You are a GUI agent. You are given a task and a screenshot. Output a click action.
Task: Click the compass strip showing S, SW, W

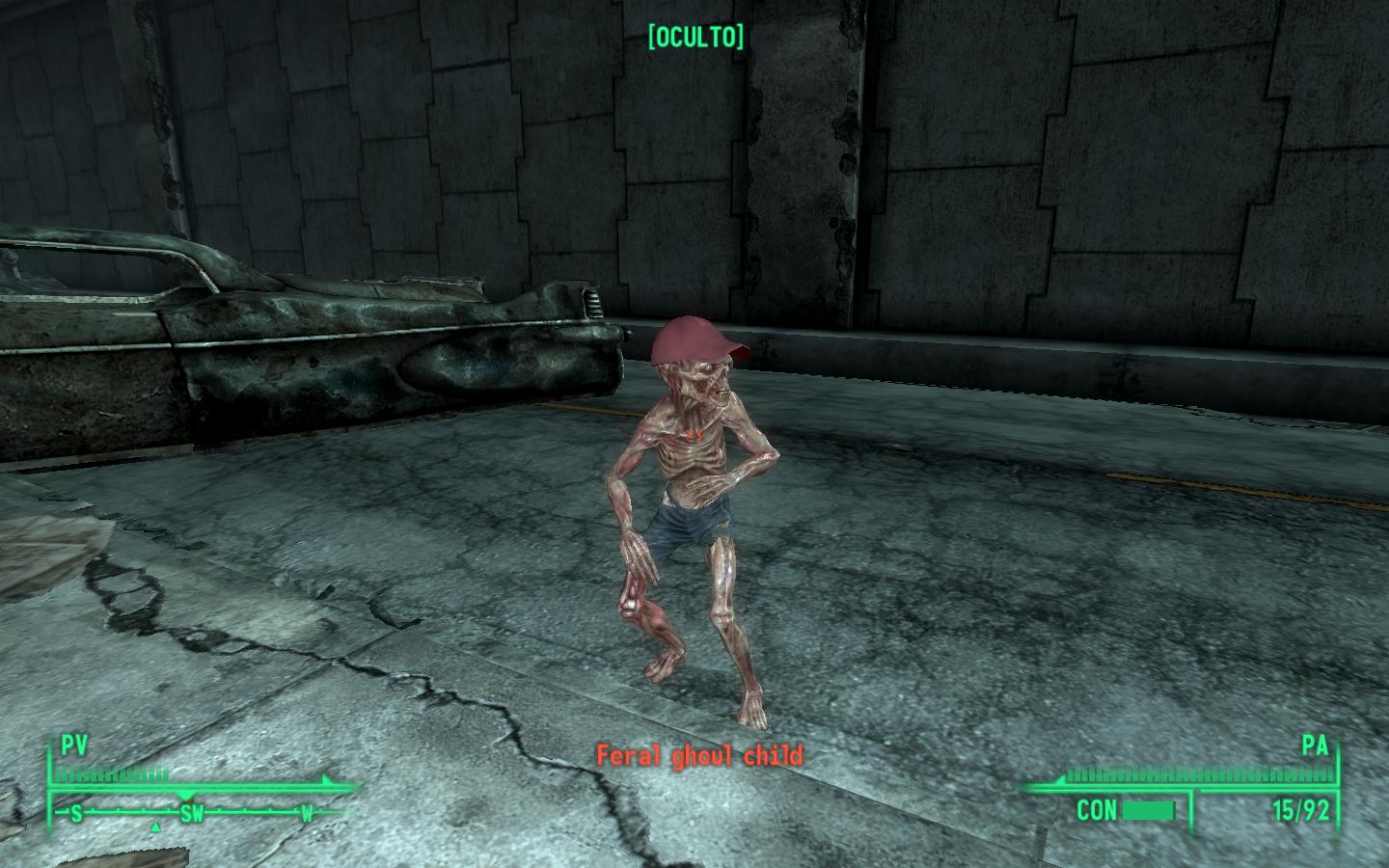(191, 814)
